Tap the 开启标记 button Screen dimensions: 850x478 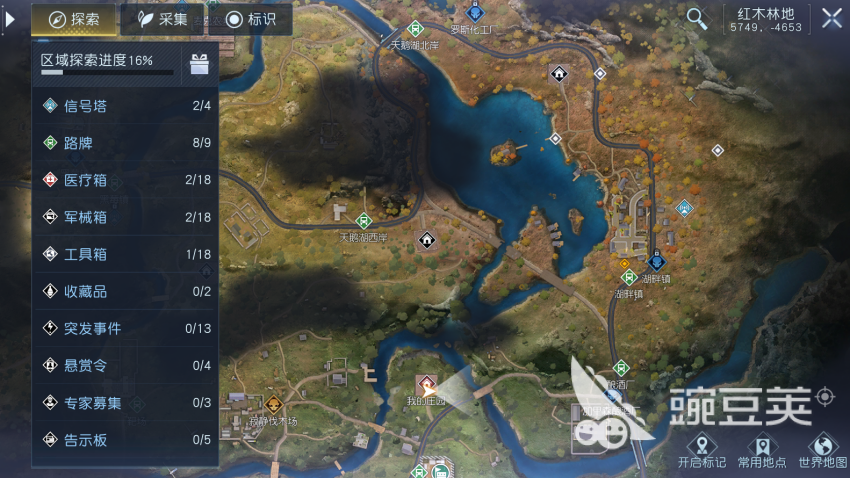pos(702,451)
